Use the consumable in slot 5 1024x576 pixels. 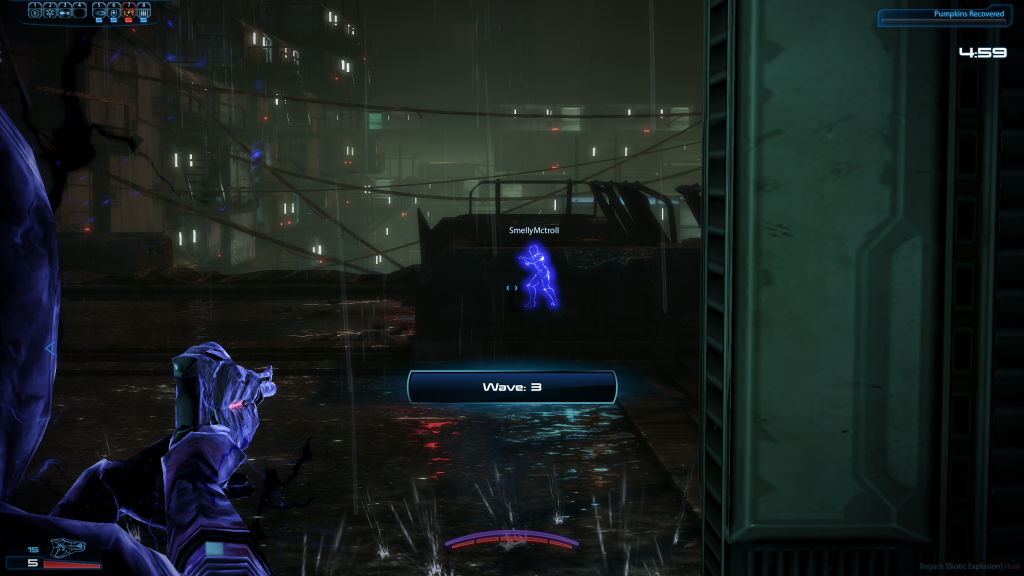tap(100, 13)
